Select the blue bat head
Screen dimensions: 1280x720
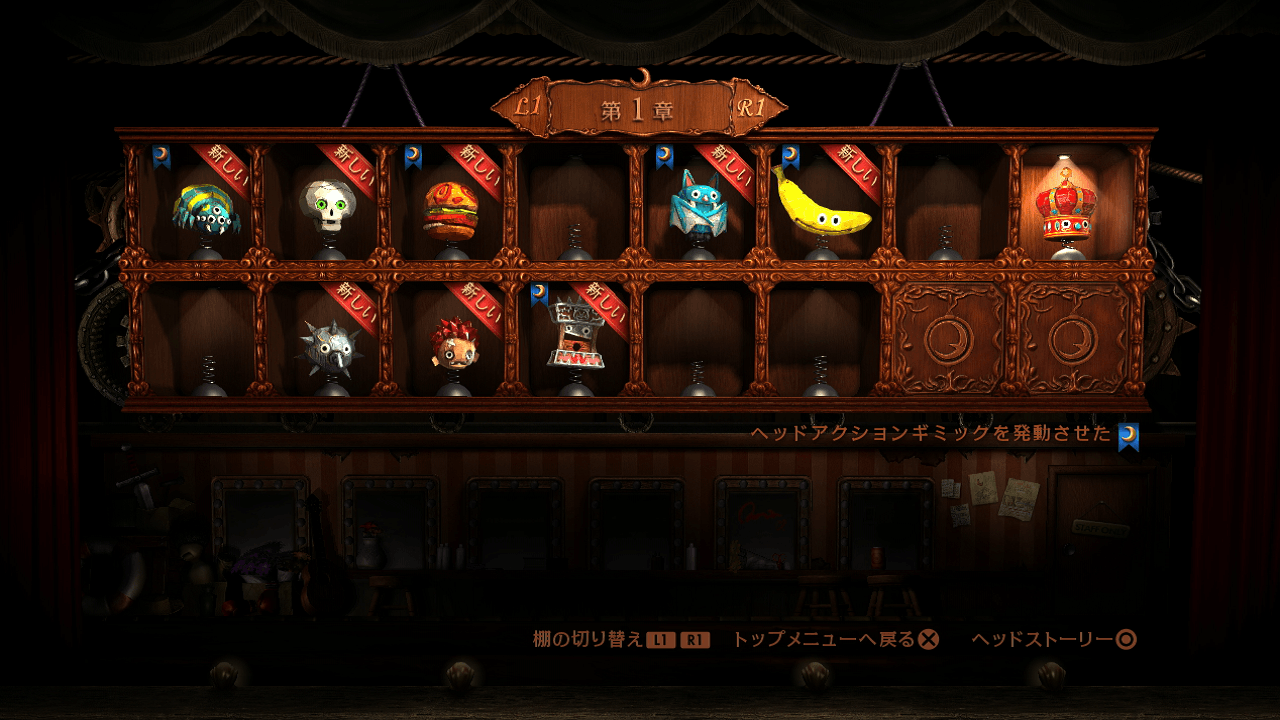(x=697, y=205)
